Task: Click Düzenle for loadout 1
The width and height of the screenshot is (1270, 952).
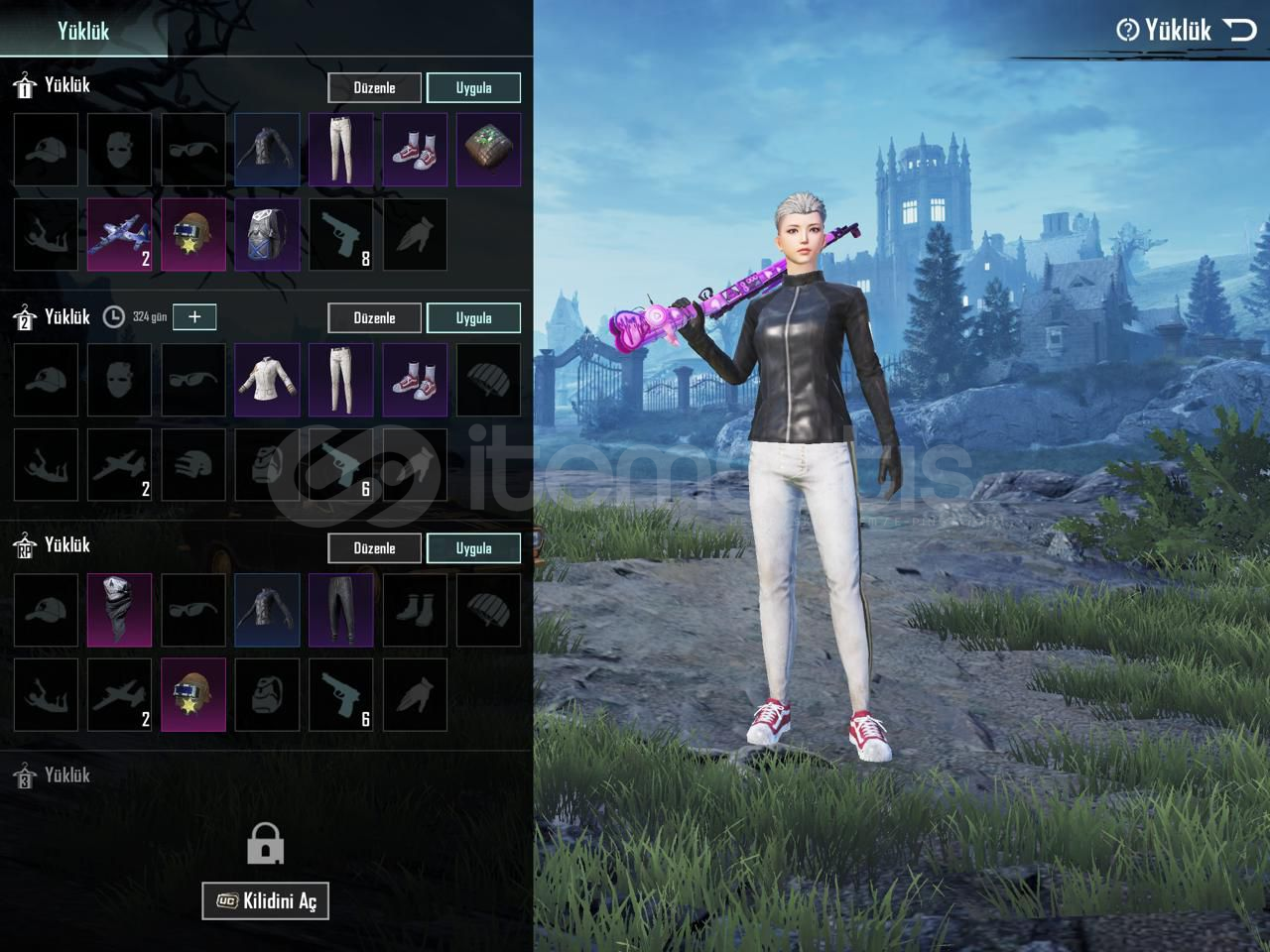Action: 374,87
